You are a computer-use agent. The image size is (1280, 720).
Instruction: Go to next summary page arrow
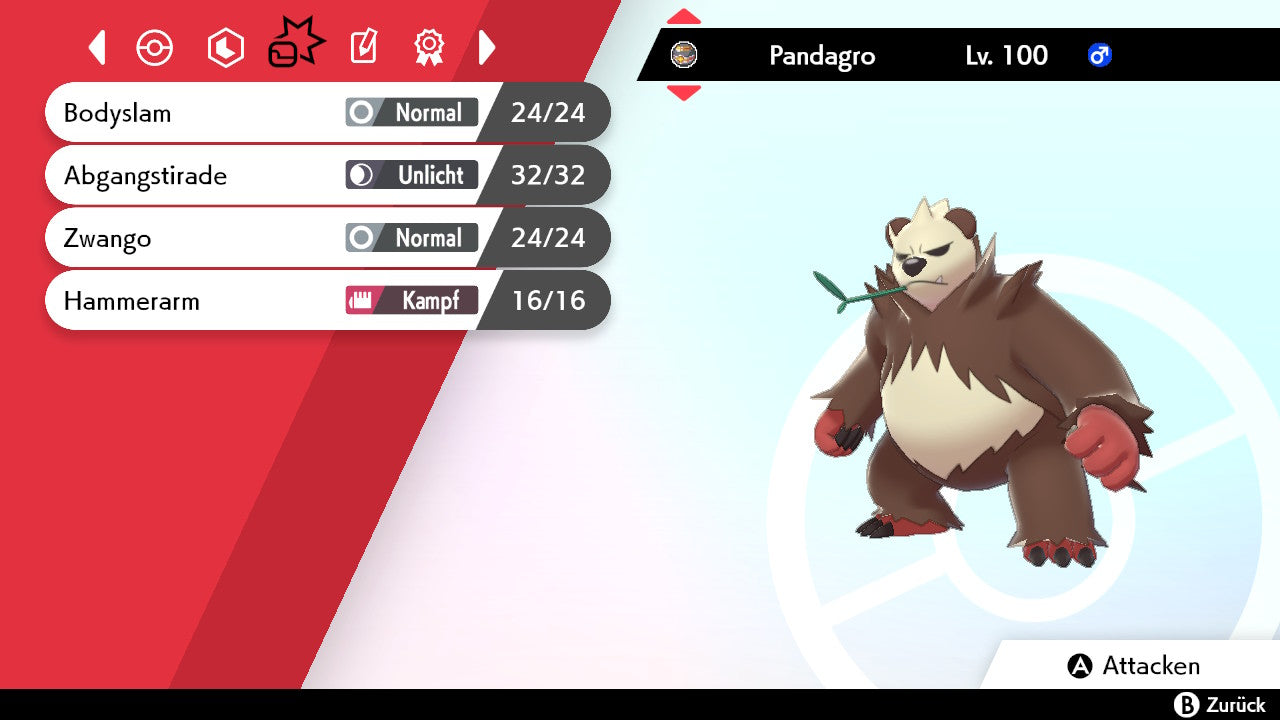487,48
